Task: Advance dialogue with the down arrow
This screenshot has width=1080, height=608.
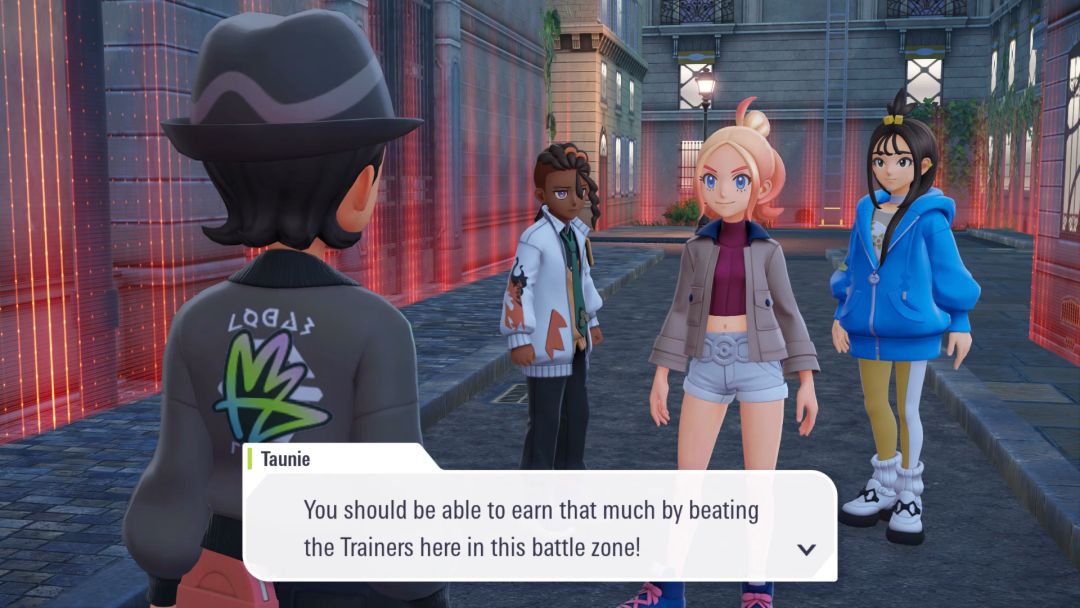Action: 806,549
